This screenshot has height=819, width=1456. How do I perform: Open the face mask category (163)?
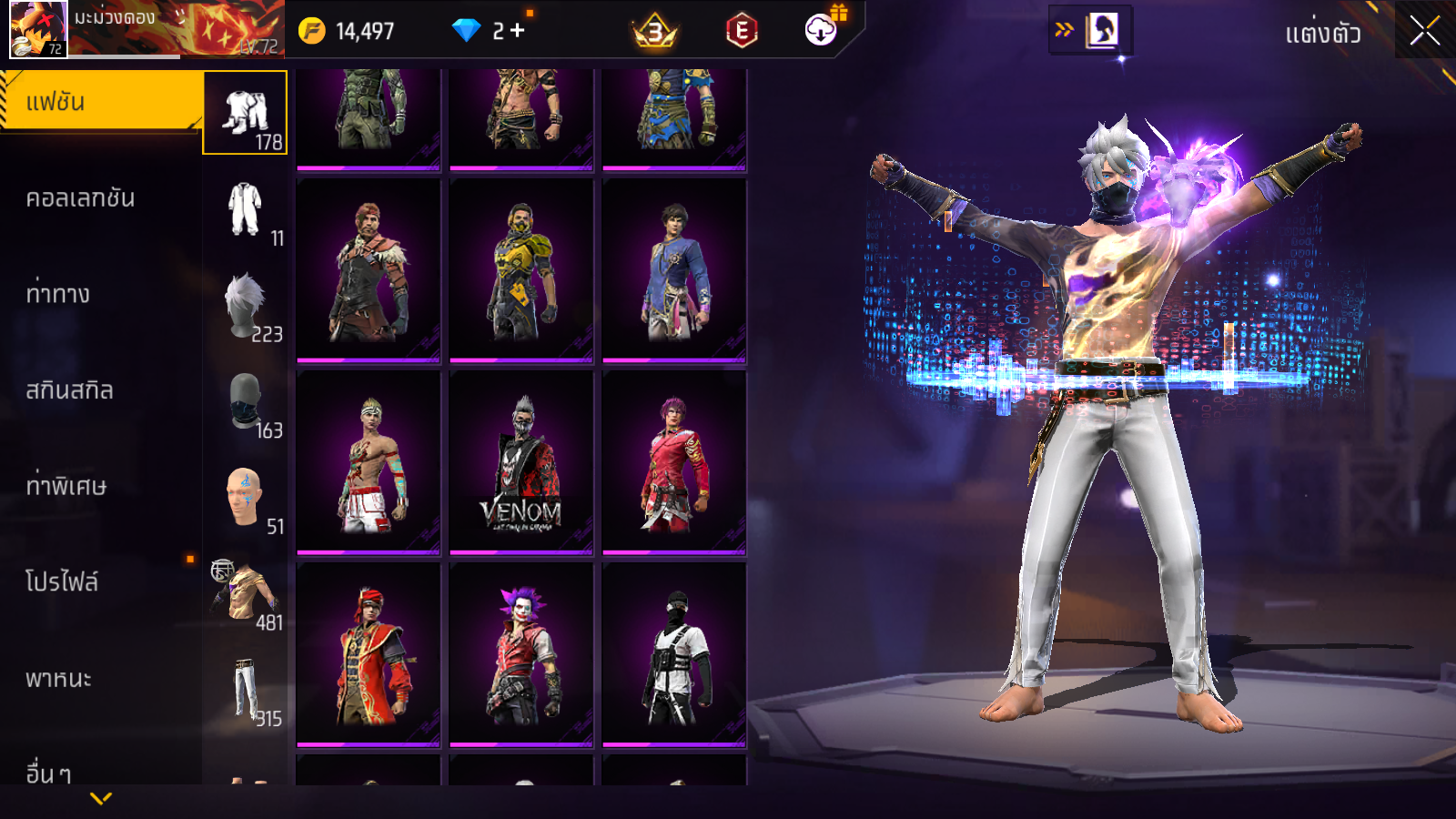tap(246, 402)
